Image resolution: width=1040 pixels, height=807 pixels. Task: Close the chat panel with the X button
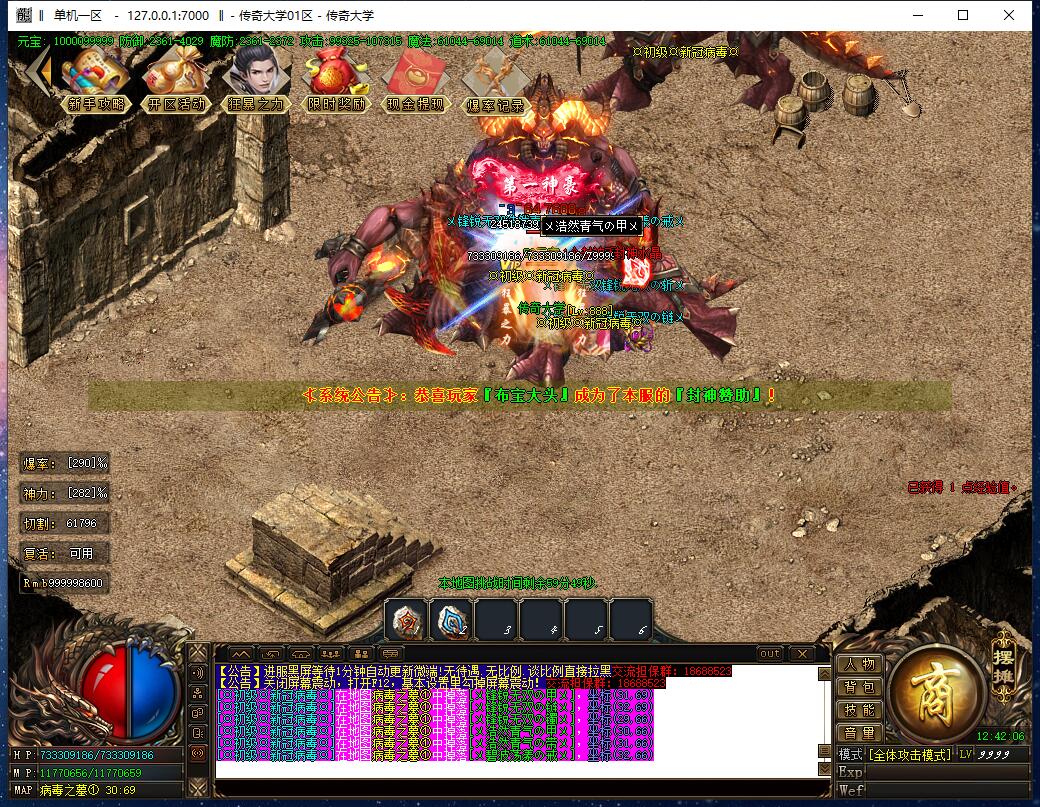[802, 654]
